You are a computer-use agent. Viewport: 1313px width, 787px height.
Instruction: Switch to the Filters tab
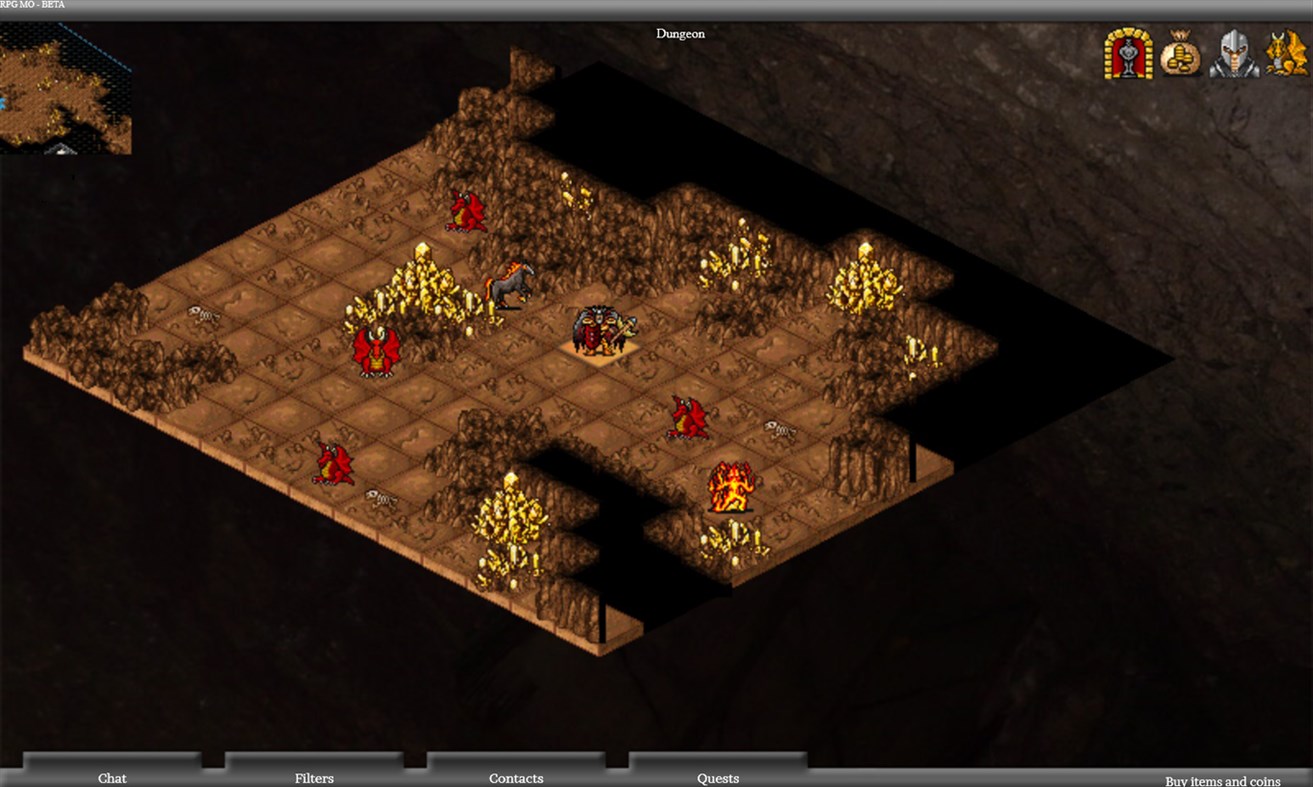click(x=315, y=778)
